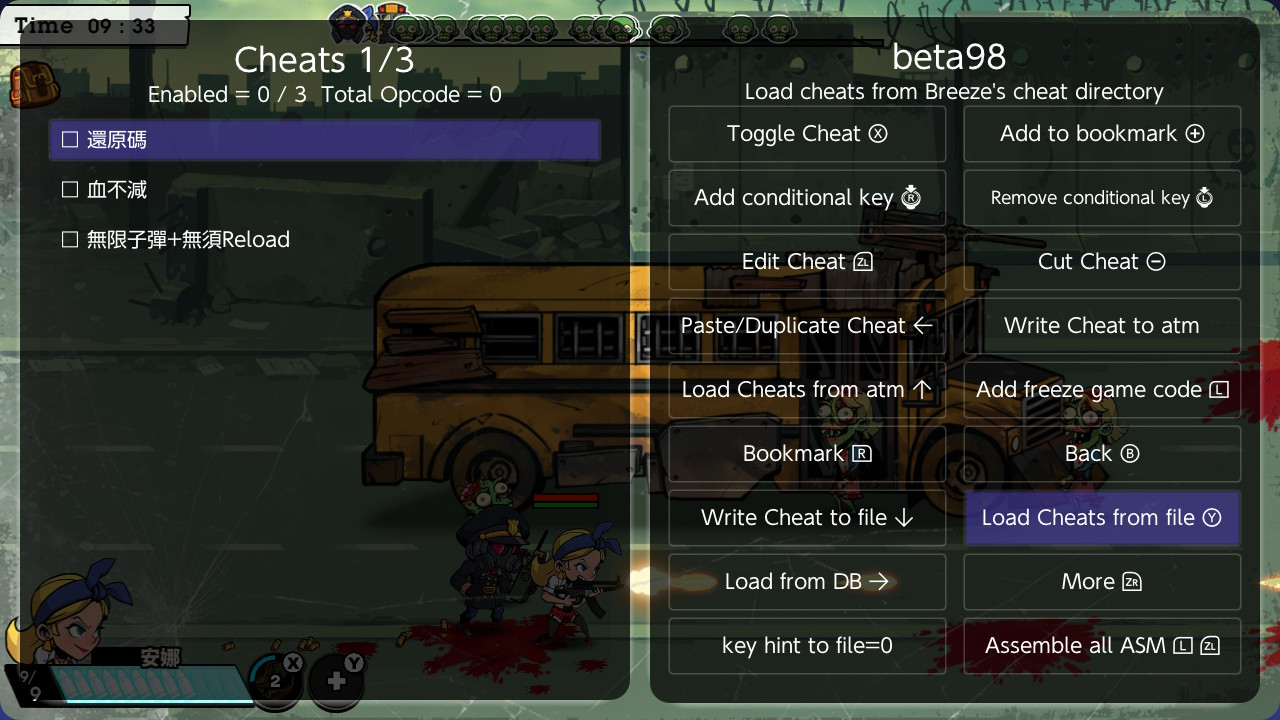
Task: Choose Remove conditional key
Action: pyautogui.click(x=1102, y=198)
